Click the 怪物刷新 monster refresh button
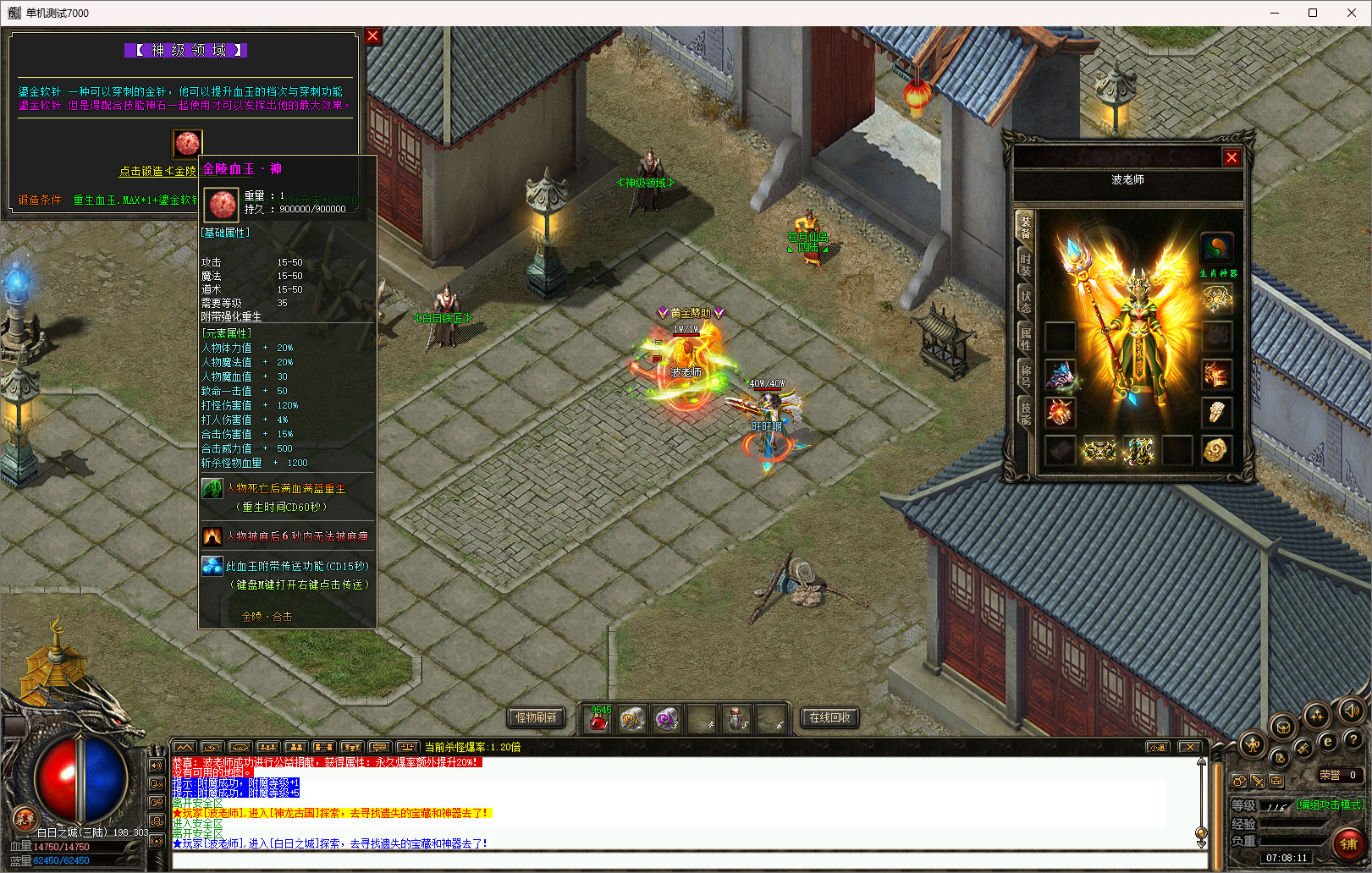1372x873 pixels. tap(536, 717)
